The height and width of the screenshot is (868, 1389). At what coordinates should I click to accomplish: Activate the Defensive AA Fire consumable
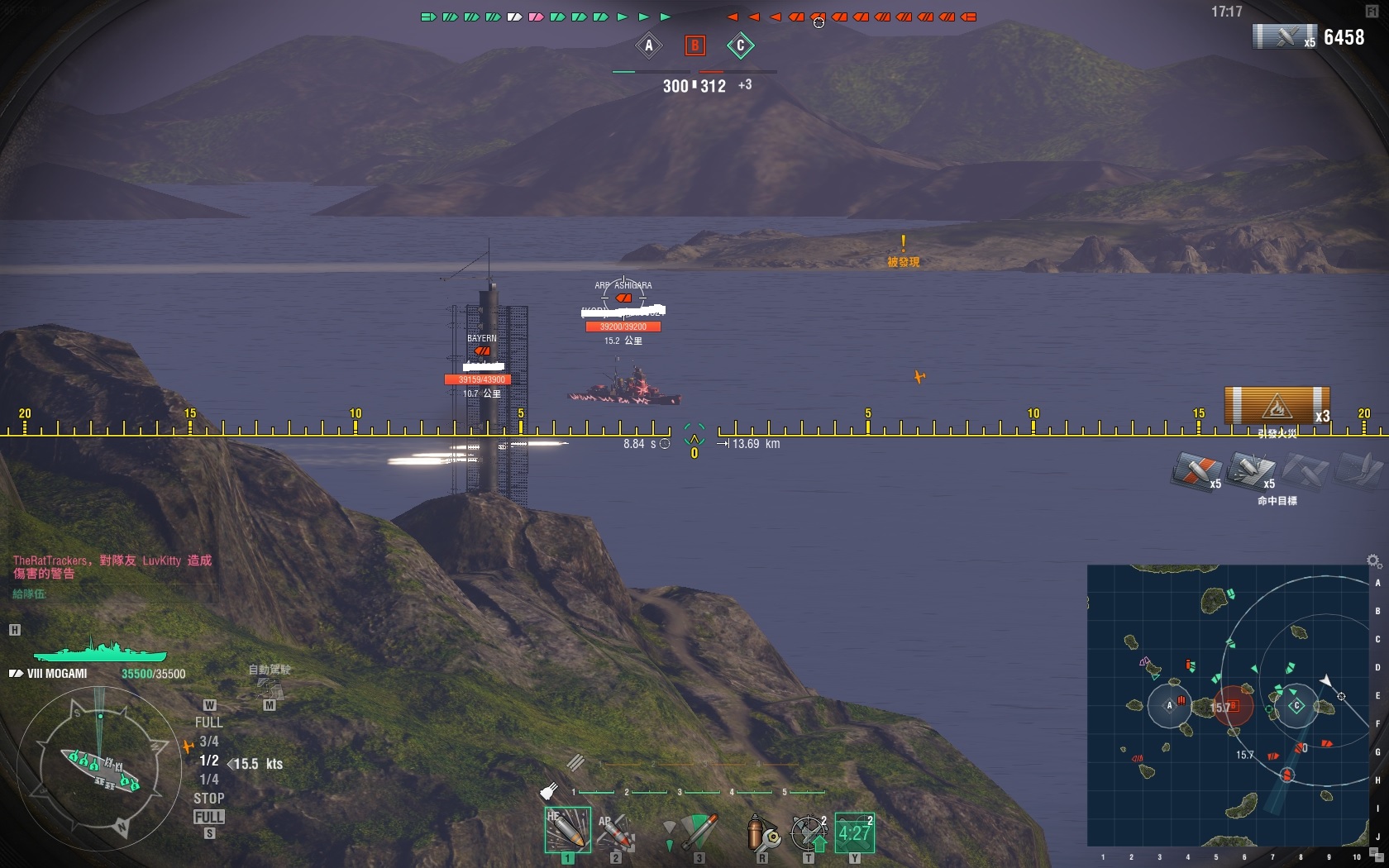(x=809, y=832)
